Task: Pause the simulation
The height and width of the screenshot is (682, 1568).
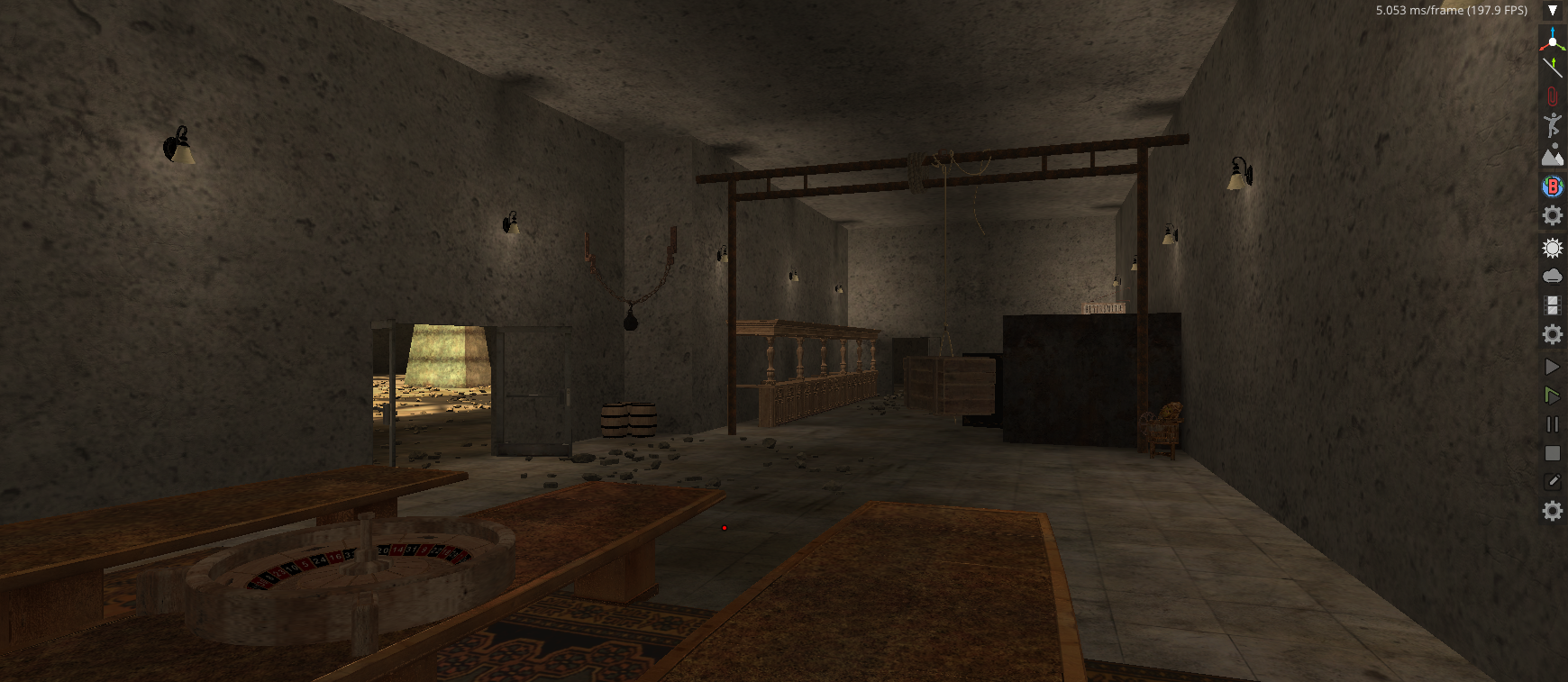Action: pos(1552,424)
